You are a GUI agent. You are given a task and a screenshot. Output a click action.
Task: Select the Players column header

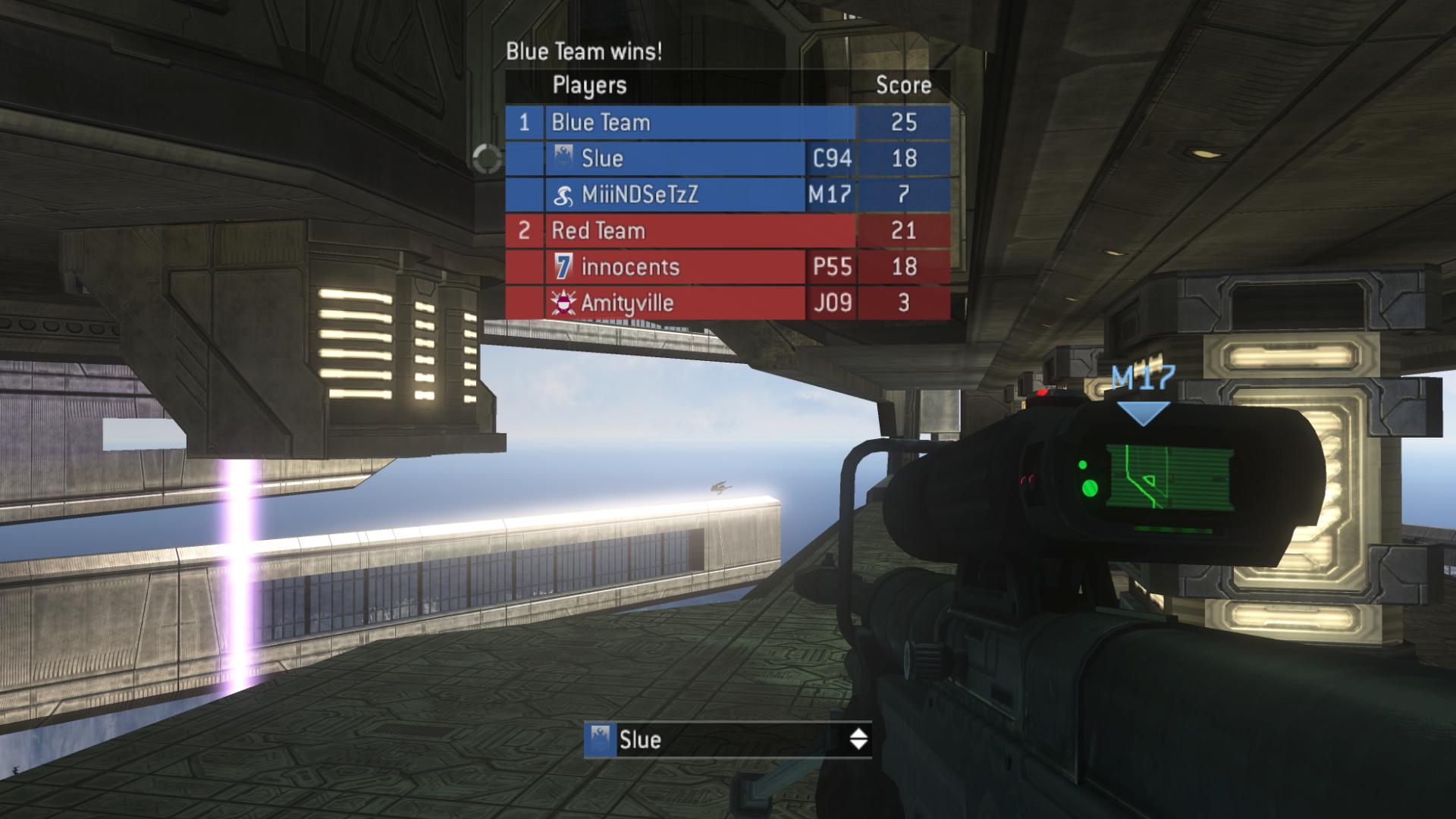(x=589, y=85)
